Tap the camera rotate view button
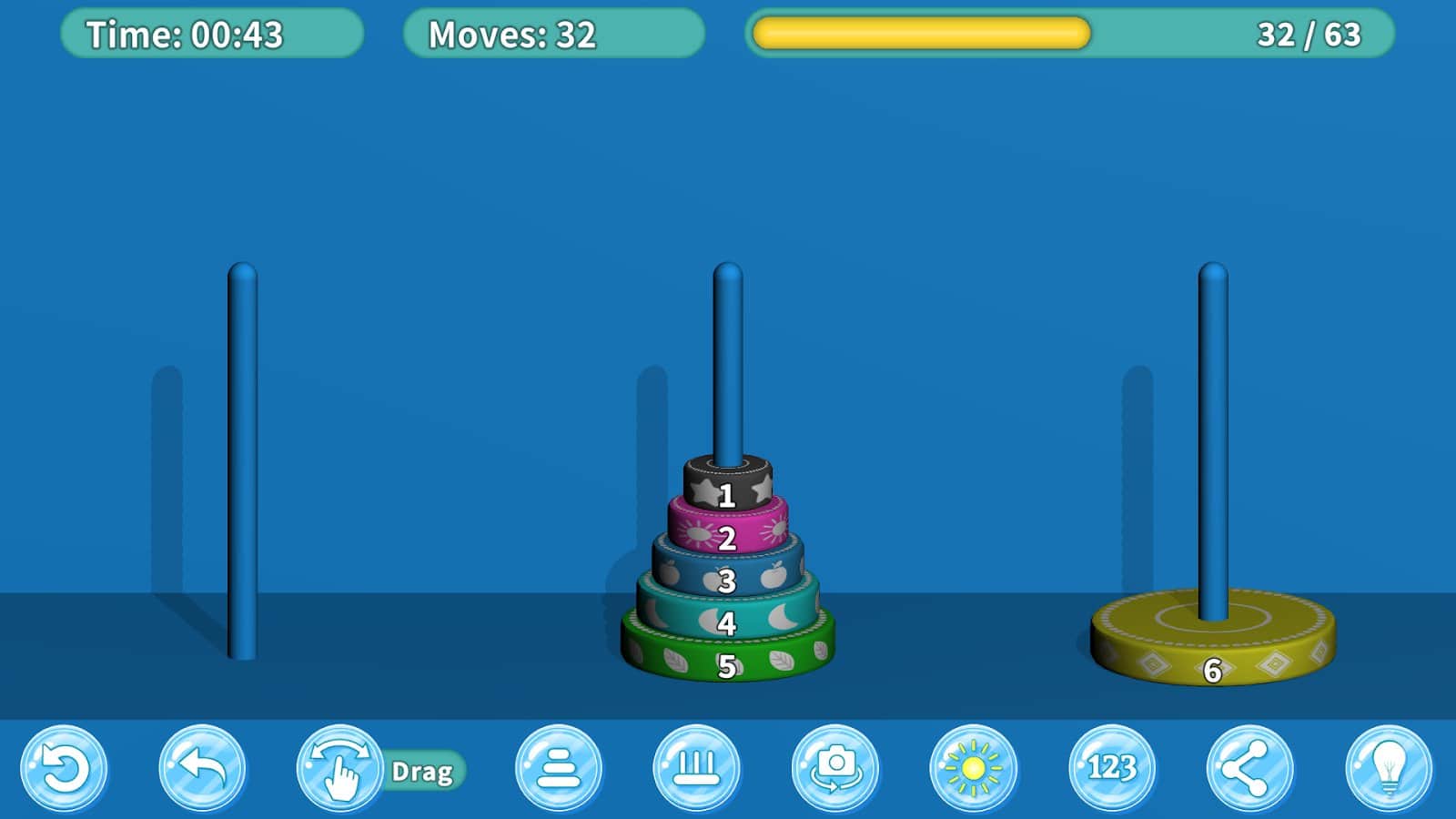 pos(835,769)
